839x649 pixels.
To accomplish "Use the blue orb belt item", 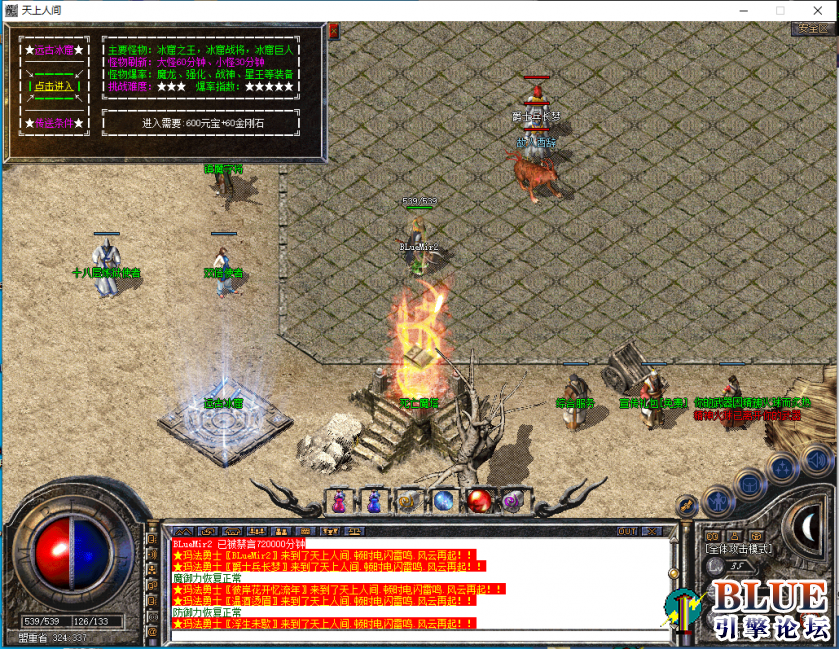I will tap(443, 500).
